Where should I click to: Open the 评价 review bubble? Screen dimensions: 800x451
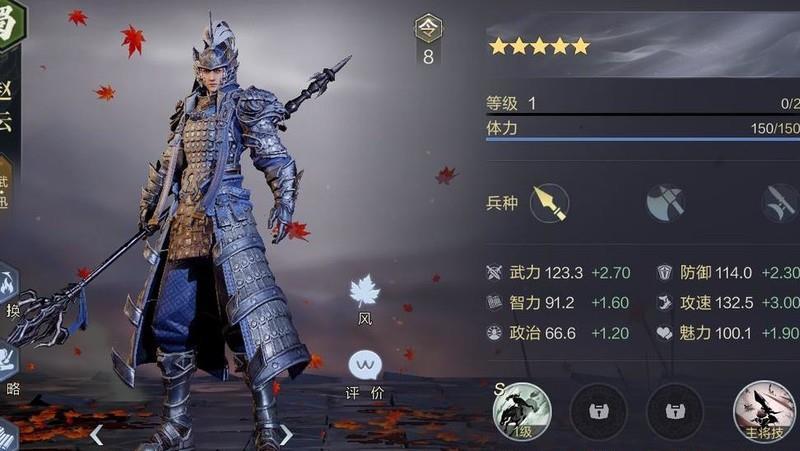coord(364,366)
